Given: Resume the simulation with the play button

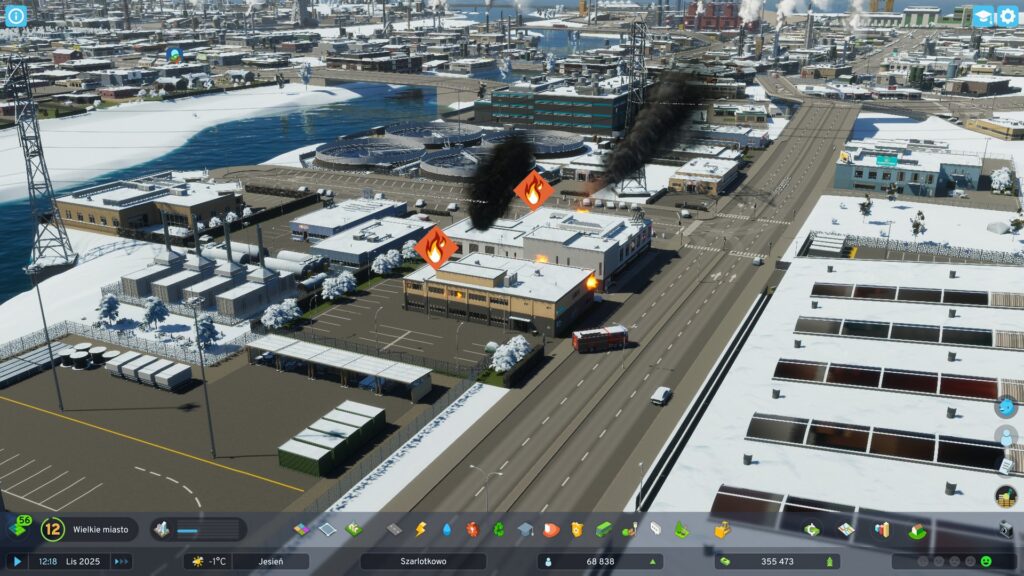Looking at the screenshot, I should (x=17, y=562).
